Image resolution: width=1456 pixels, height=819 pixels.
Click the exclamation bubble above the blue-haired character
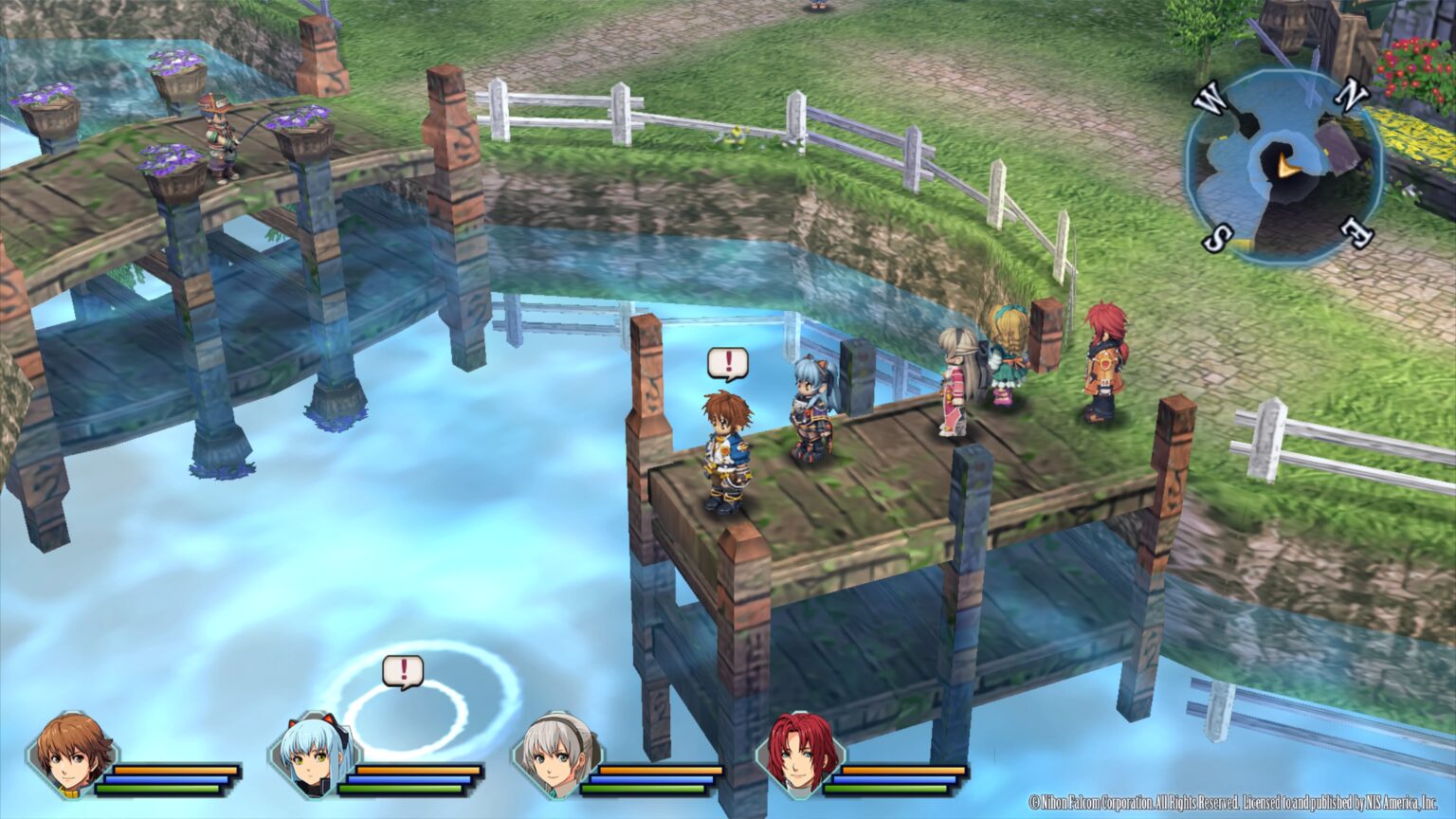click(727, 362)
